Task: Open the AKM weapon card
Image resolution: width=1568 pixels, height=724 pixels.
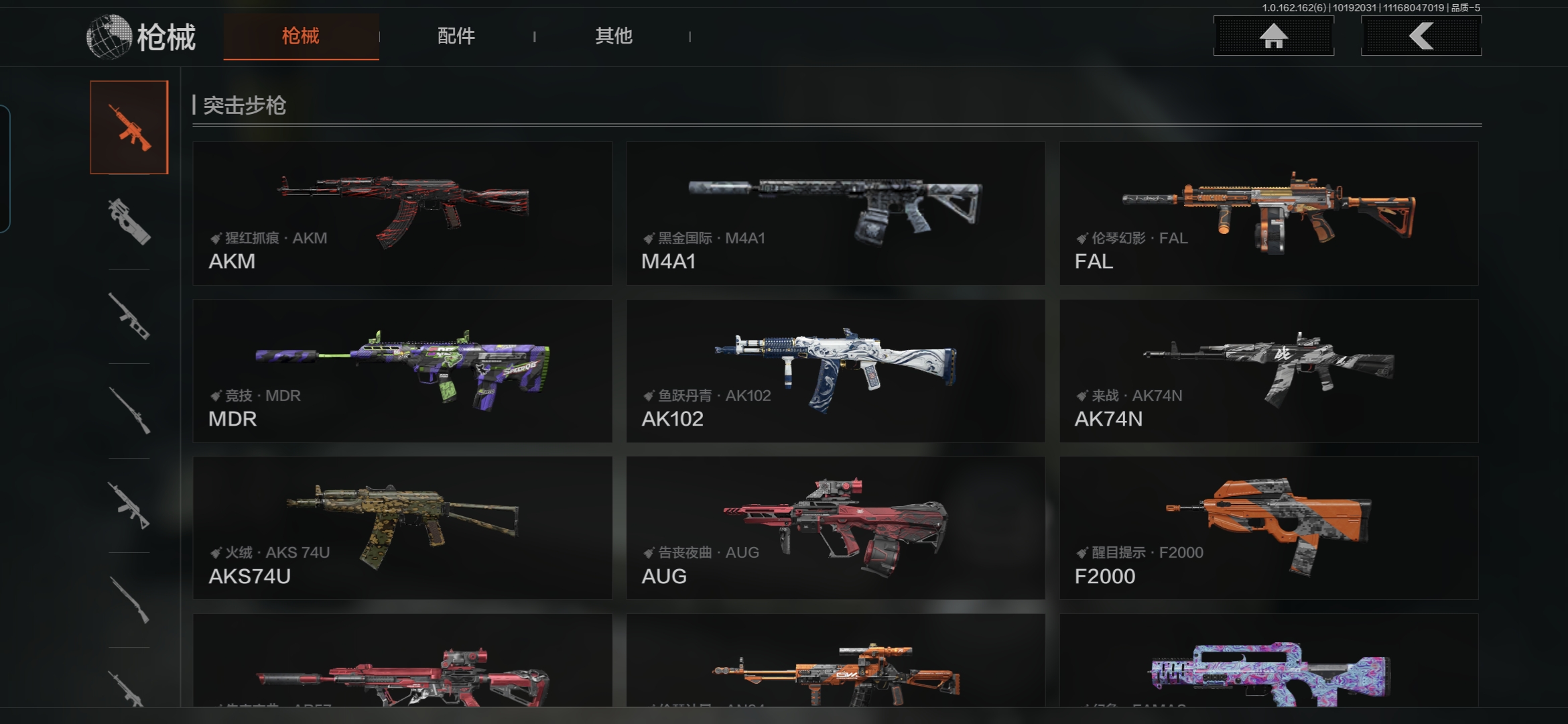Action: (x=402, y=213)
